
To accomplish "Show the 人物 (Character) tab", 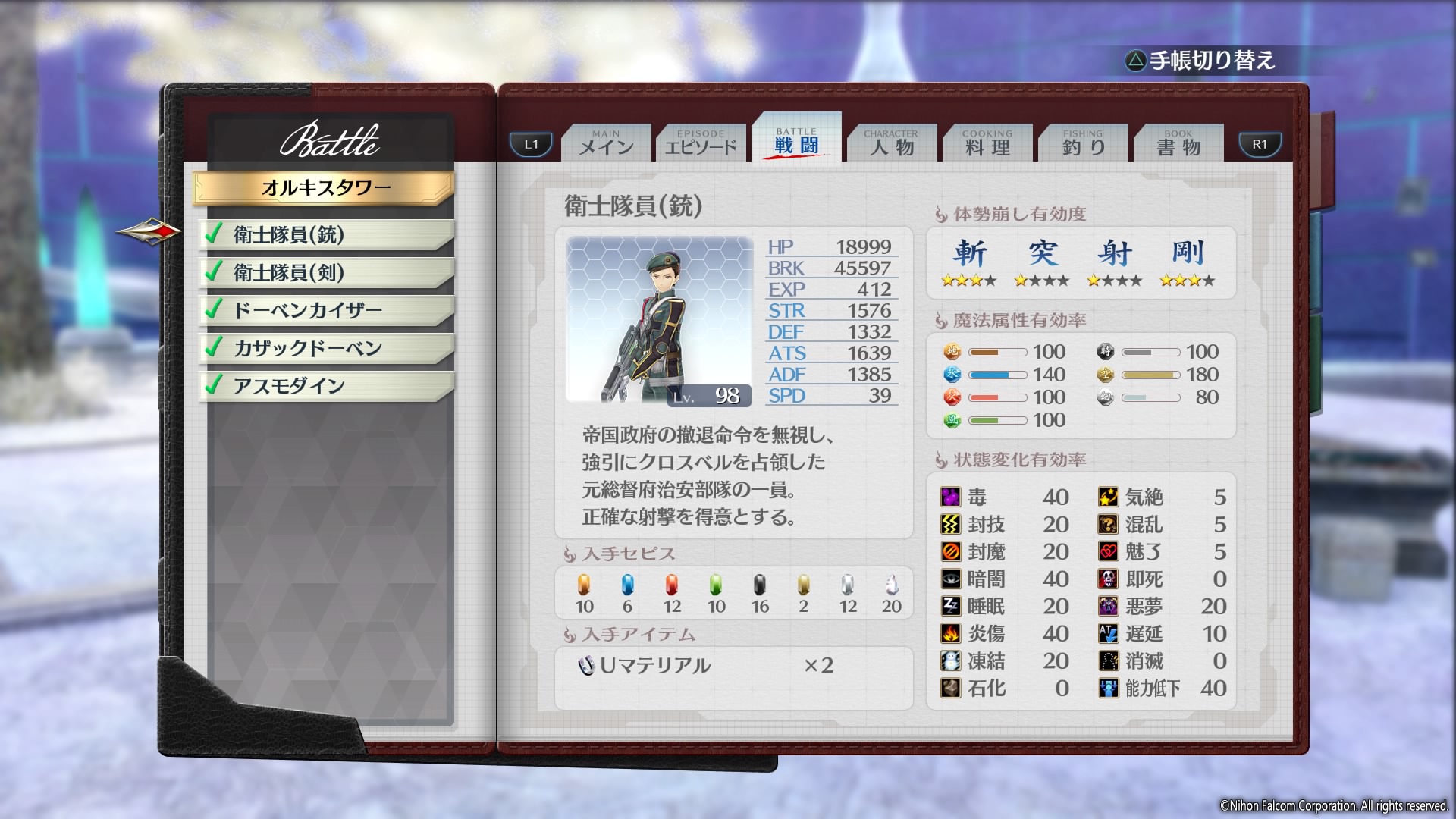I will click(x=892, y=143).
